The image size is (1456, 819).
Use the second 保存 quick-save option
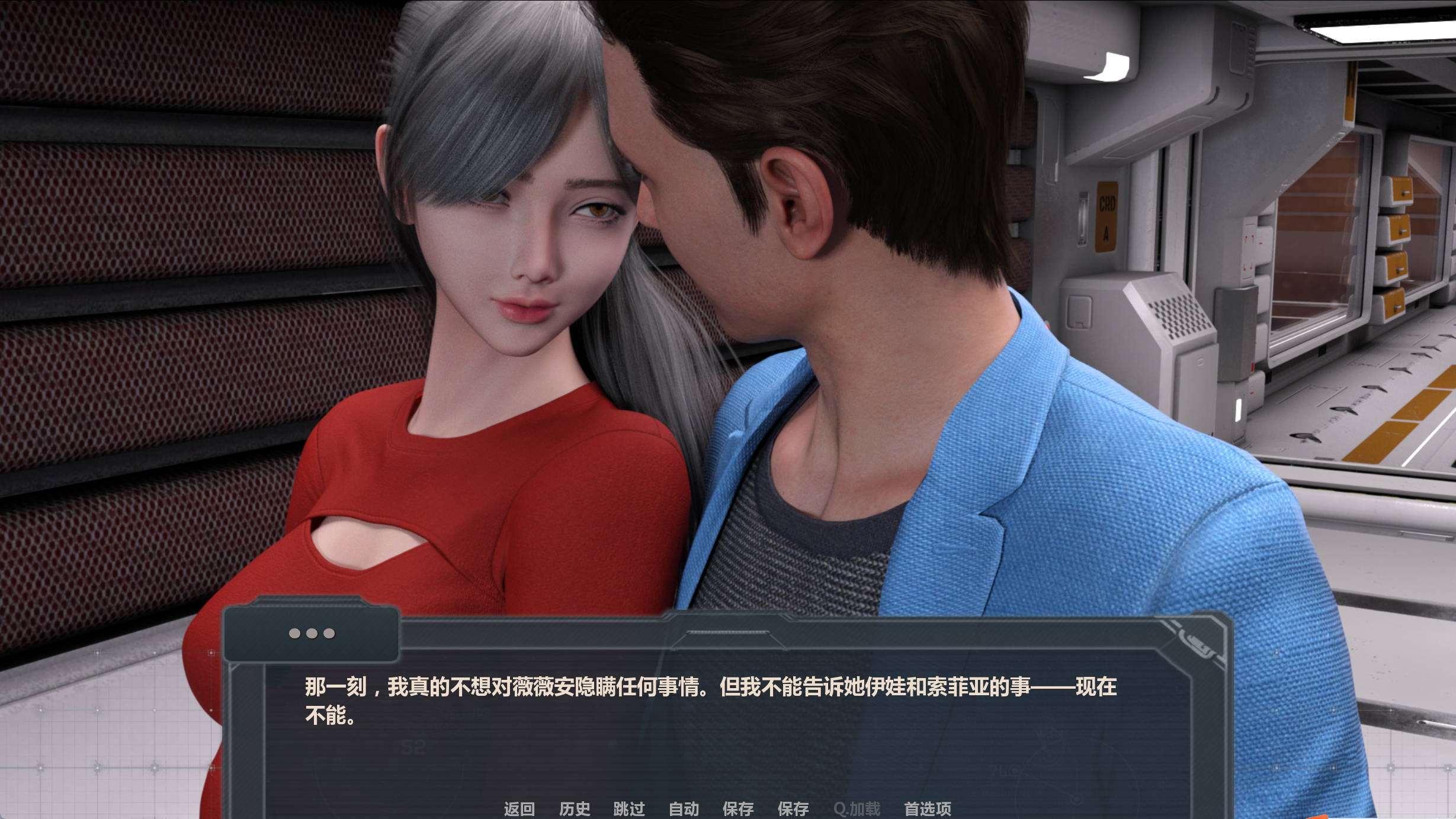[x=794, y=809]
